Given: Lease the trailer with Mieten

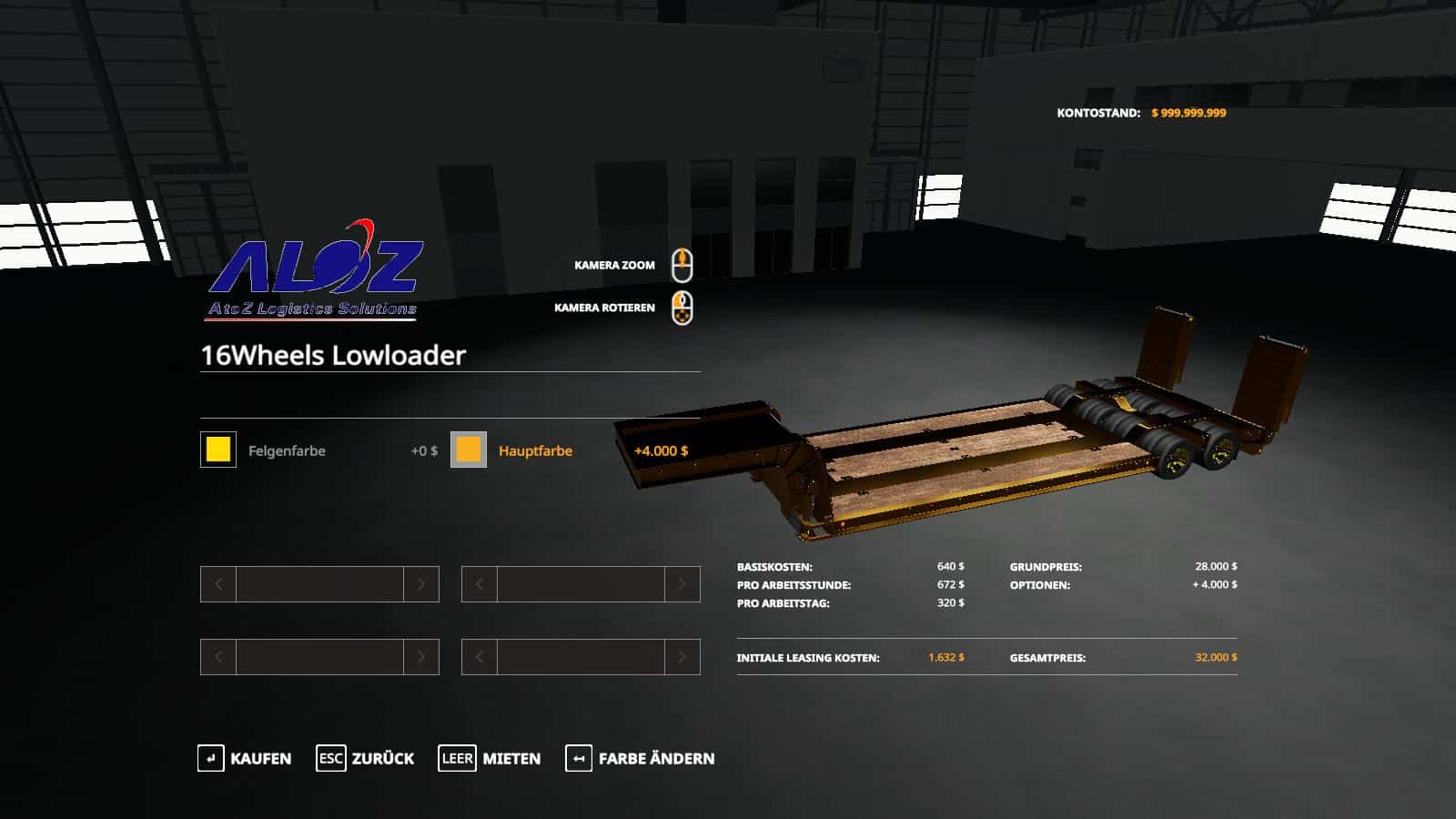Looking at the screenshot, I should 490,758.
